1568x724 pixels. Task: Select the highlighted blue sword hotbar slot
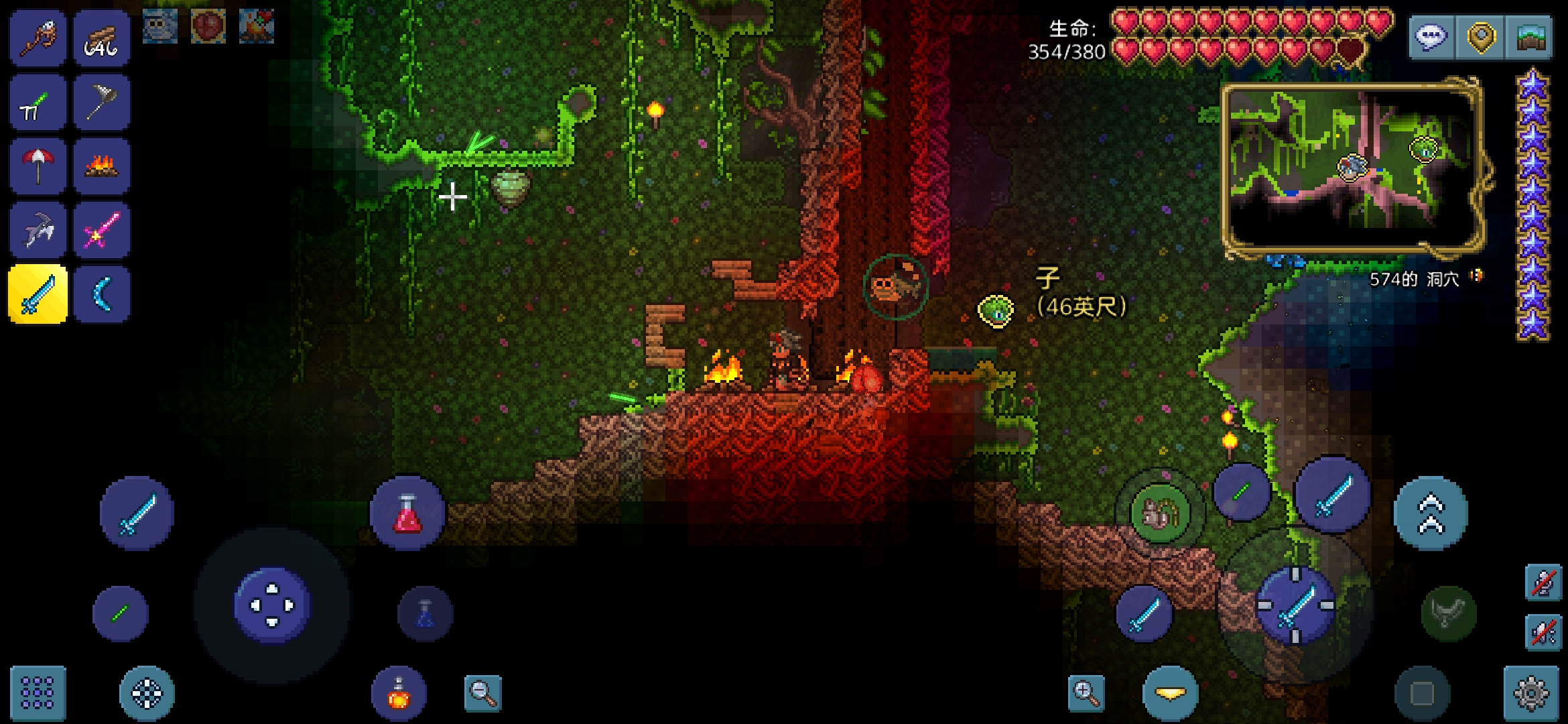[38, 294]
